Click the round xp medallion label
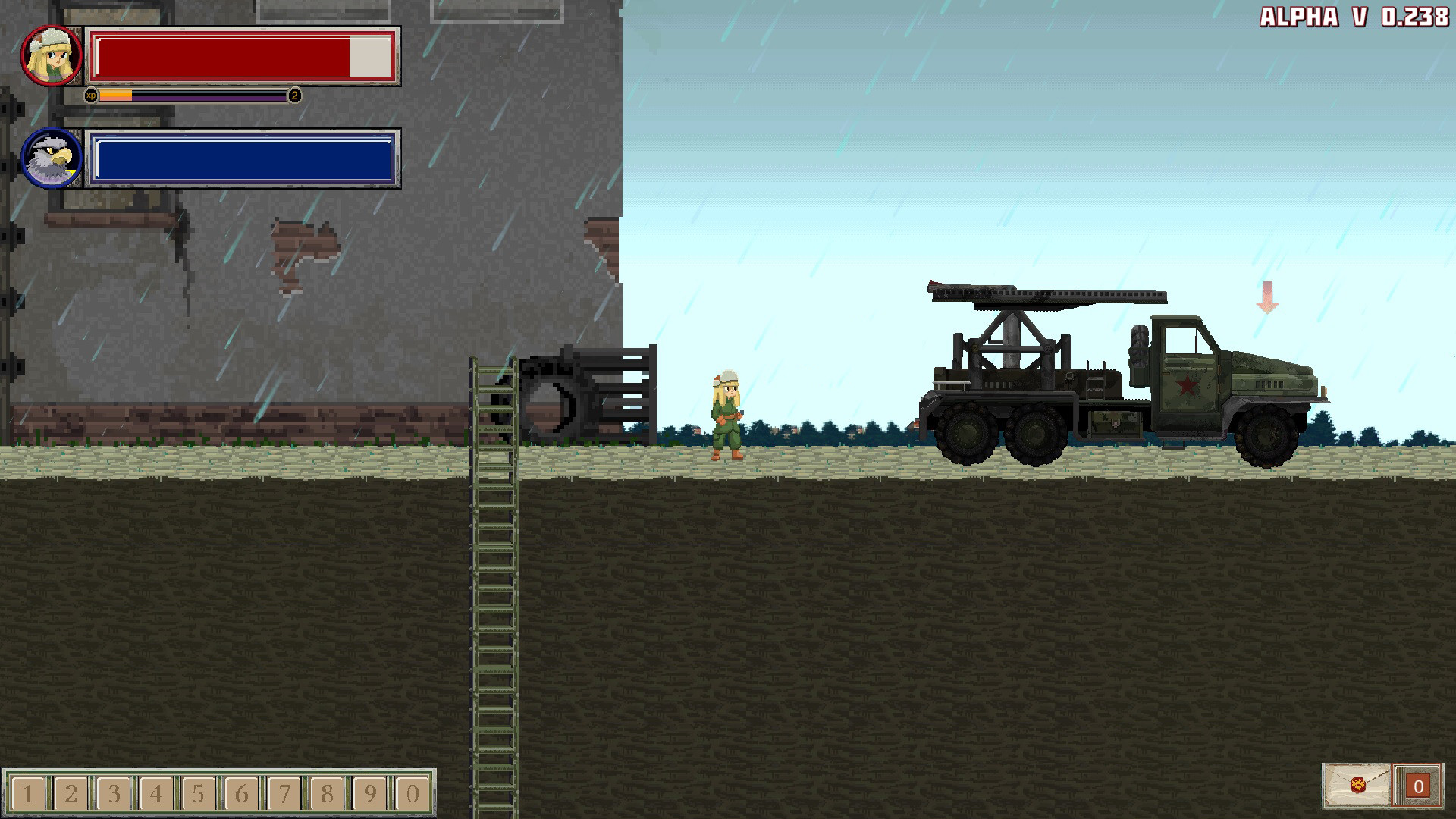Screen dimensions: 1456x819 point(93,96)
